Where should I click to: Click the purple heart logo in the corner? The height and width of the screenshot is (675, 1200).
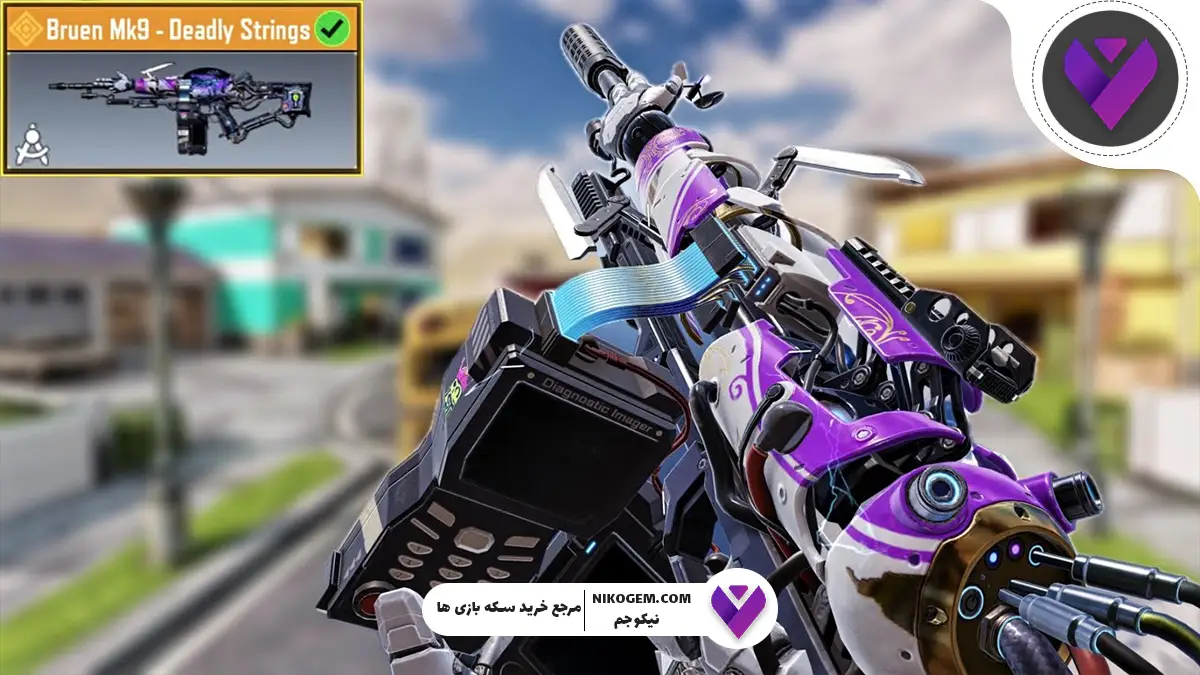click(1107, 83)
